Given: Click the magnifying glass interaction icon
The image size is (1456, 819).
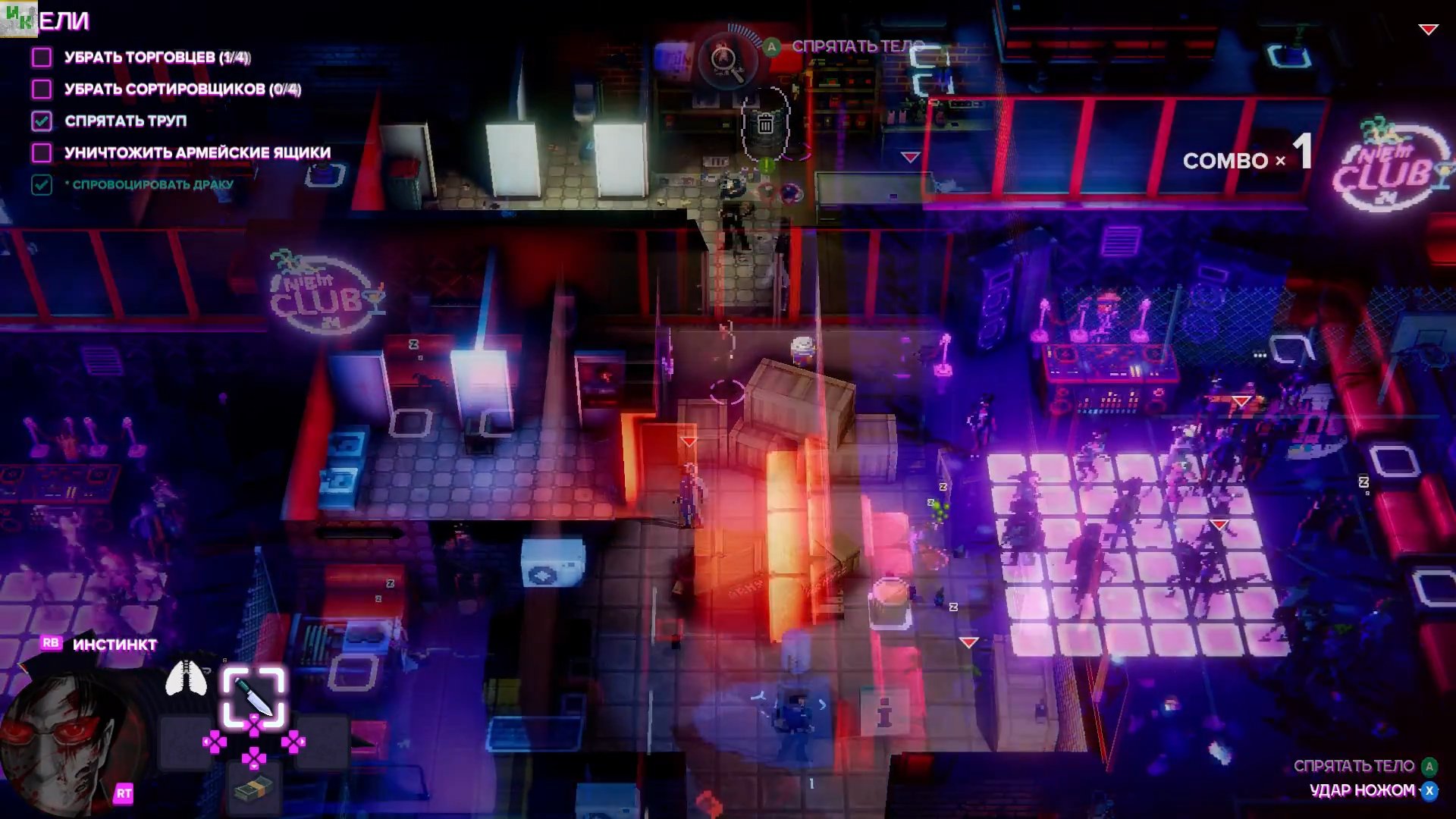Looking at the screenshot, I should (x=725, y=60).
